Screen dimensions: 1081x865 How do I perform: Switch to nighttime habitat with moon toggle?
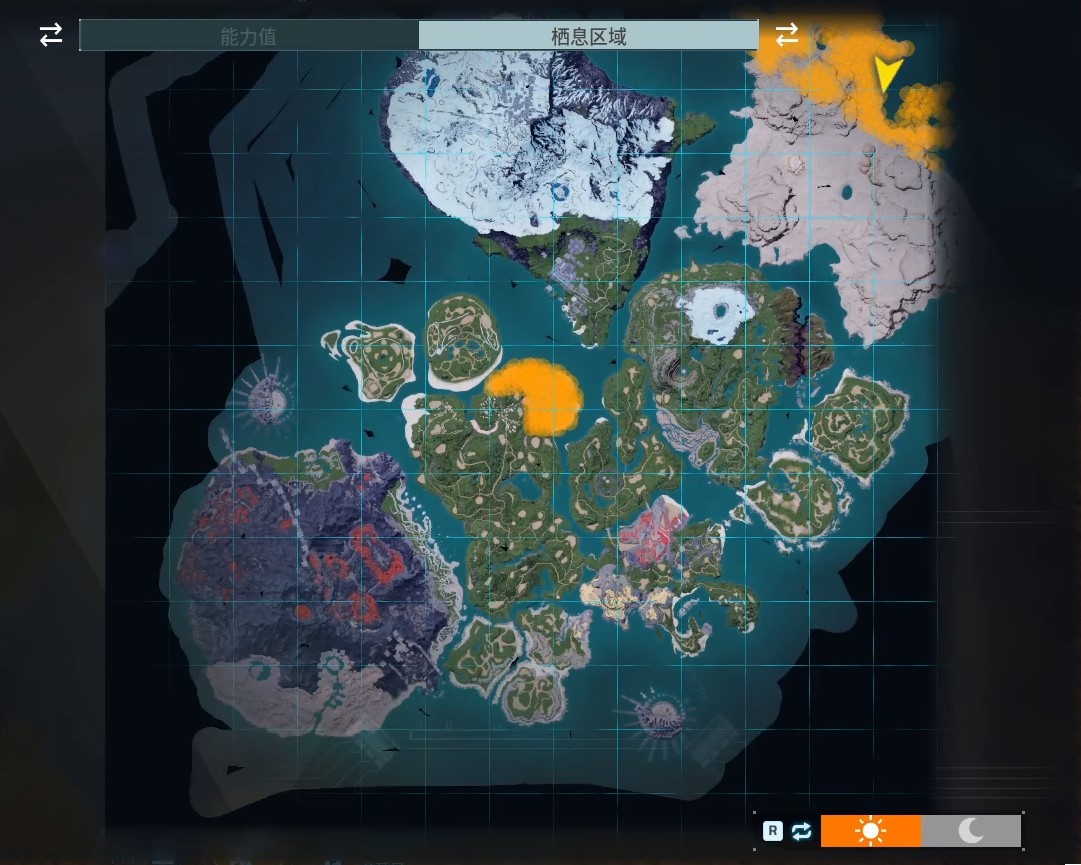pos(971,831)
